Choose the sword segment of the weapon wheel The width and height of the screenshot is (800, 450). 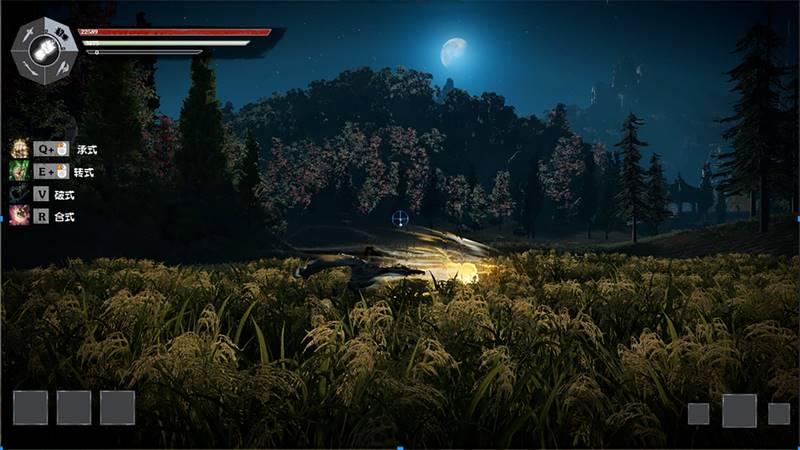click(28, 33)
